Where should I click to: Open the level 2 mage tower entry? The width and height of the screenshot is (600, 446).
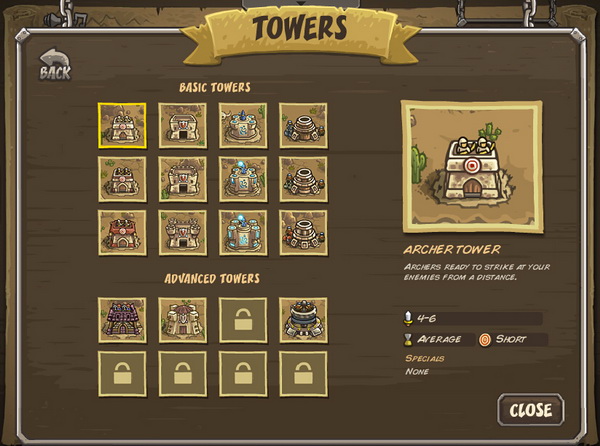243,180
